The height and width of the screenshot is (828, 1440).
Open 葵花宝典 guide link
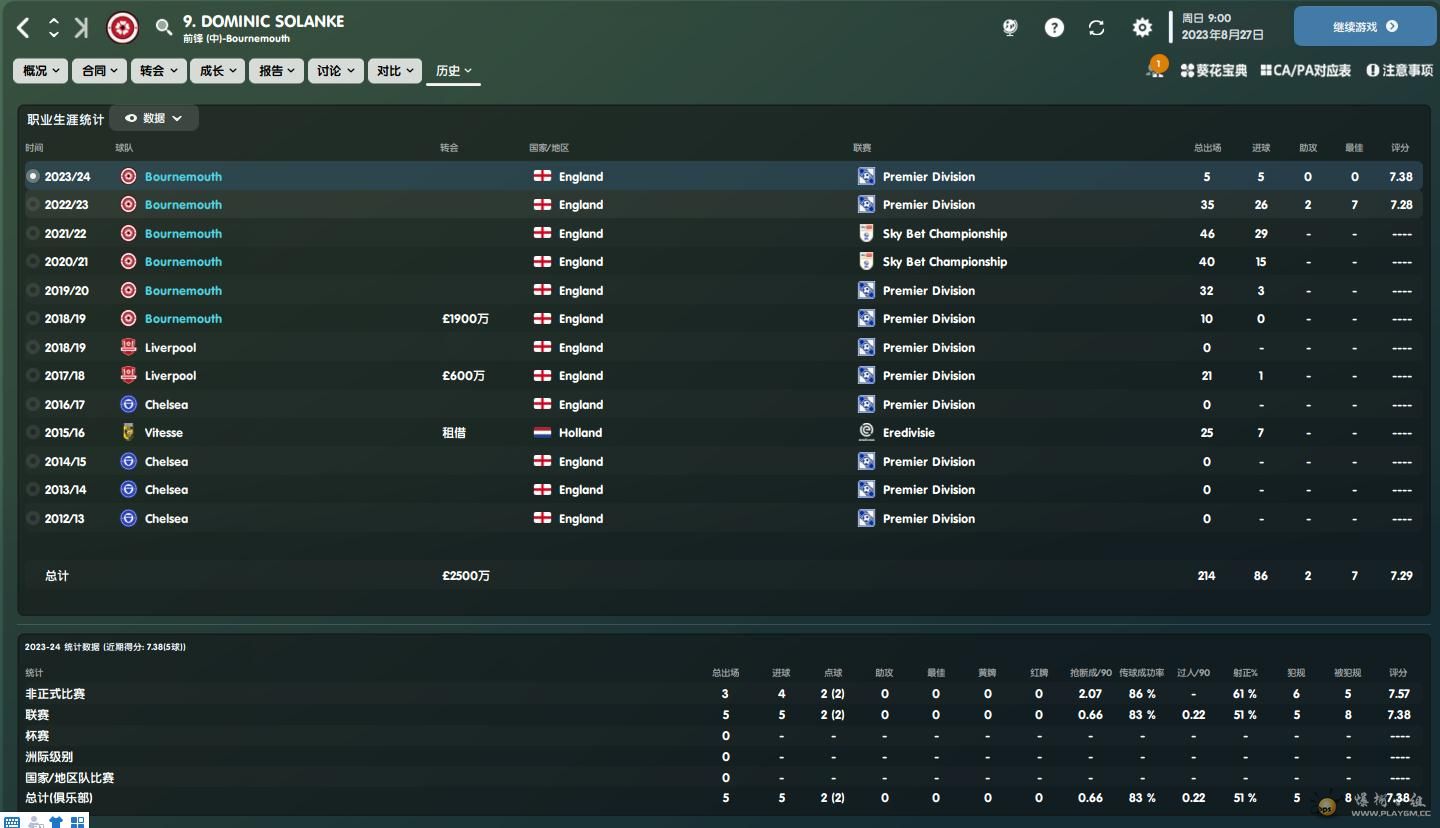(x=1214, y=71)
